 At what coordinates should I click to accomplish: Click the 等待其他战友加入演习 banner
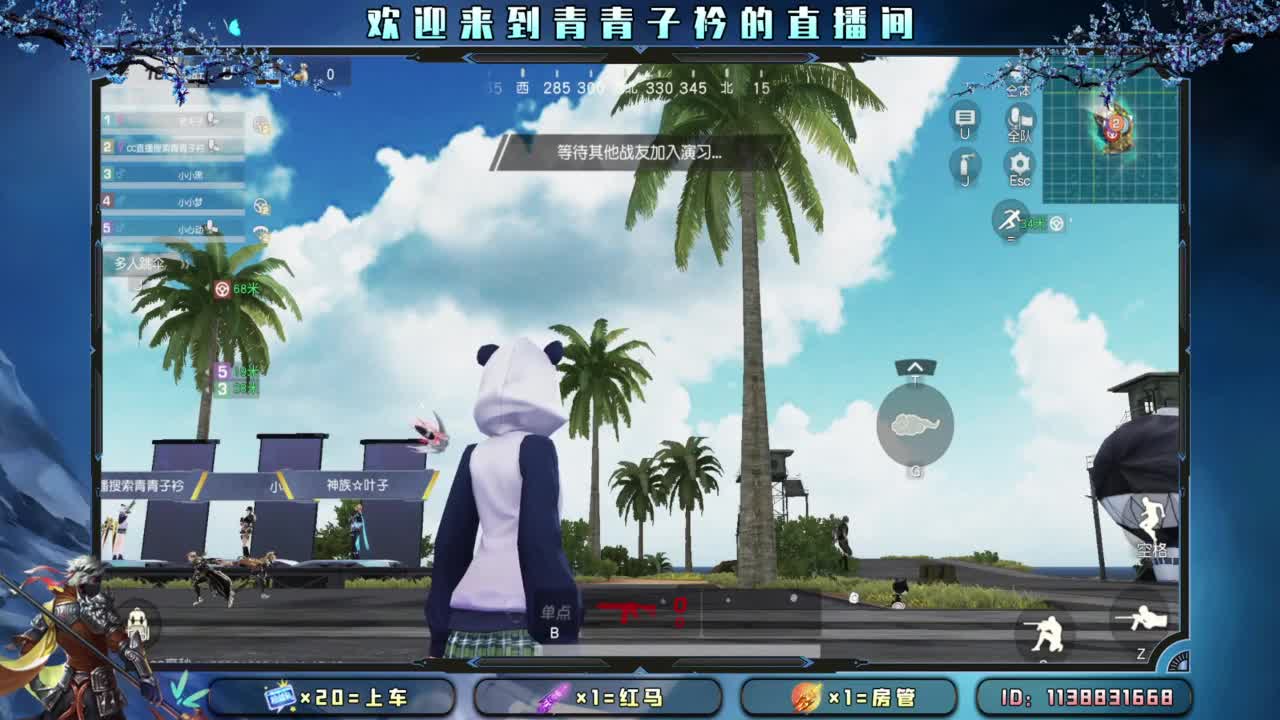tap(640, 153)
